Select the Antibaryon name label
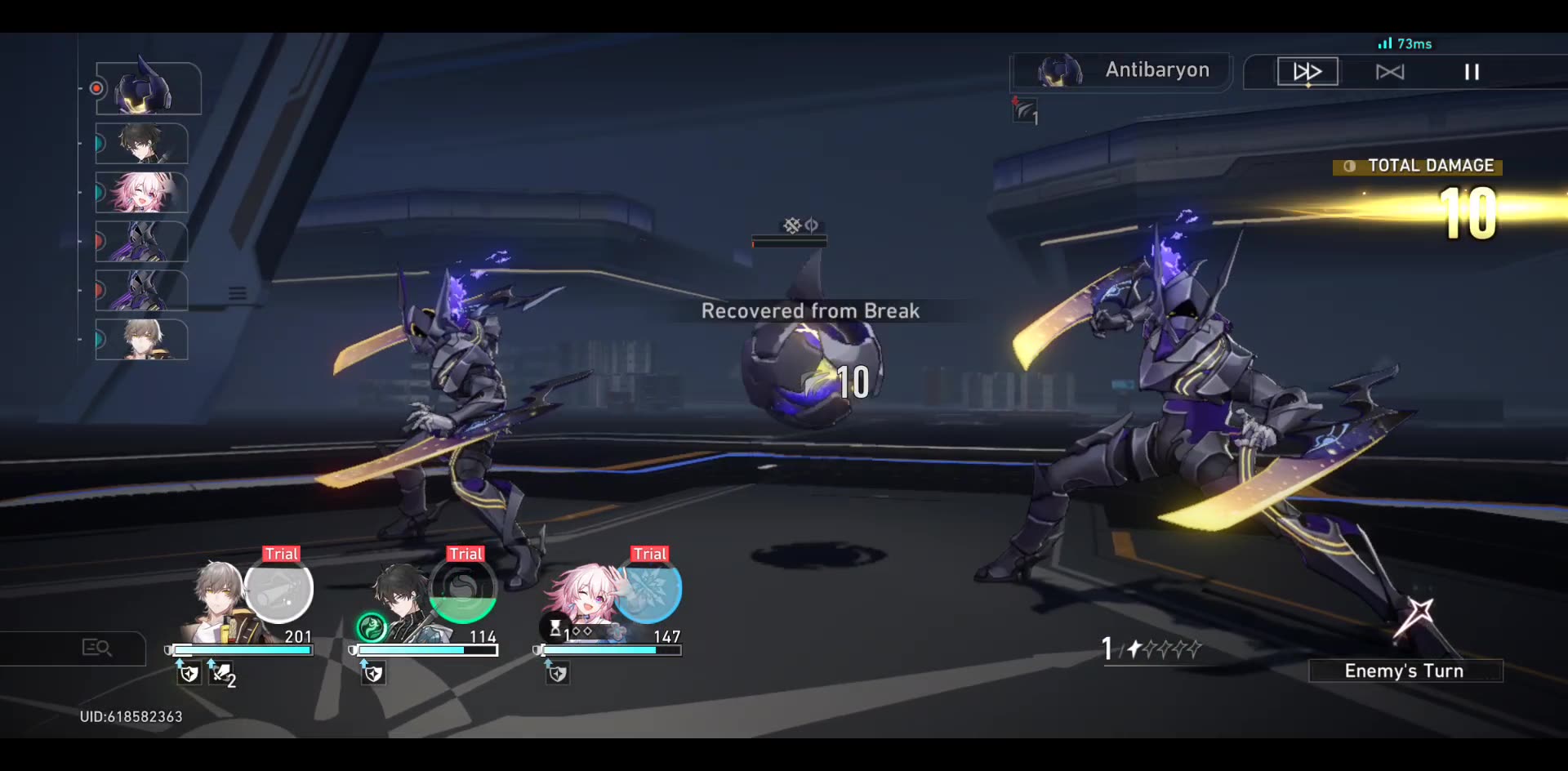 (x=1156, y=70)
